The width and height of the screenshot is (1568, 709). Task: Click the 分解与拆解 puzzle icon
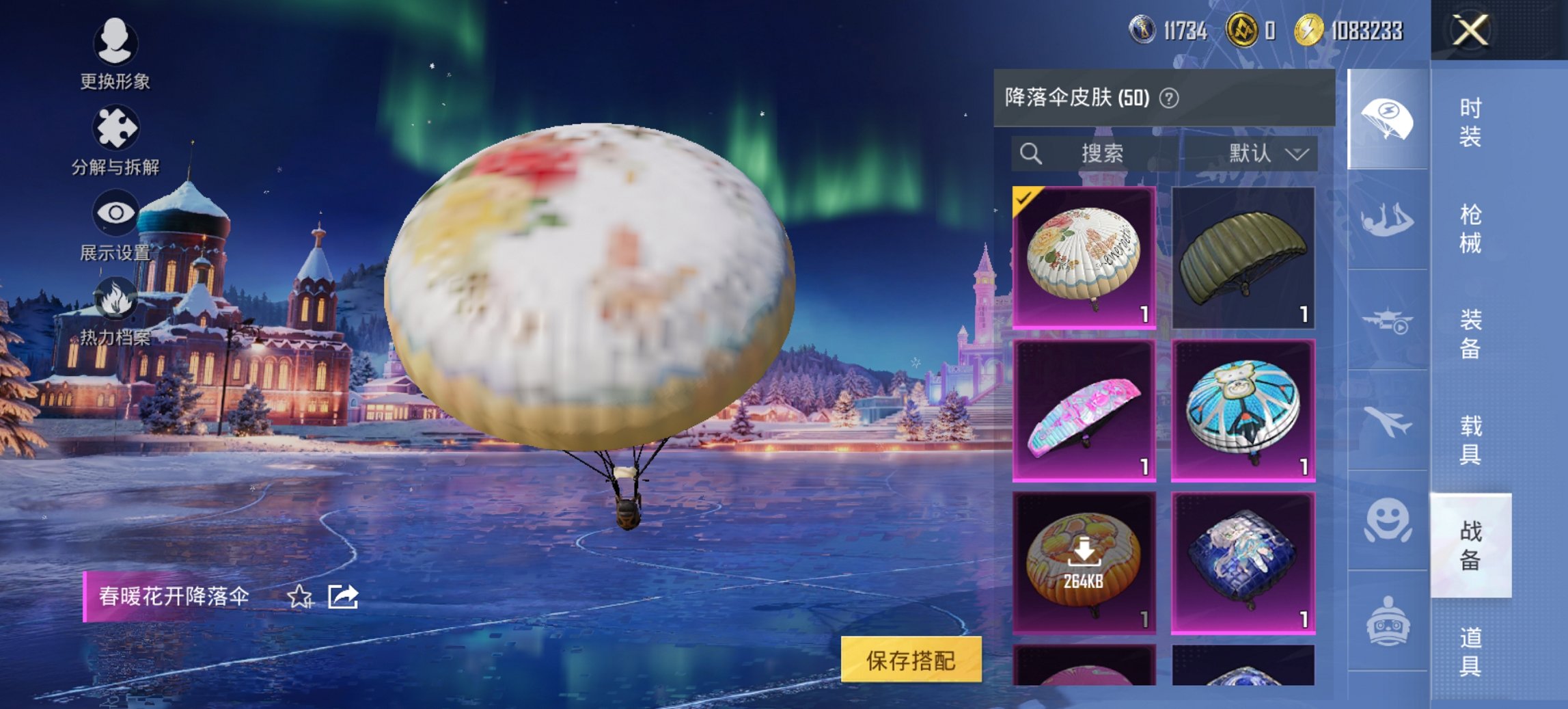[x=116, y=126]
